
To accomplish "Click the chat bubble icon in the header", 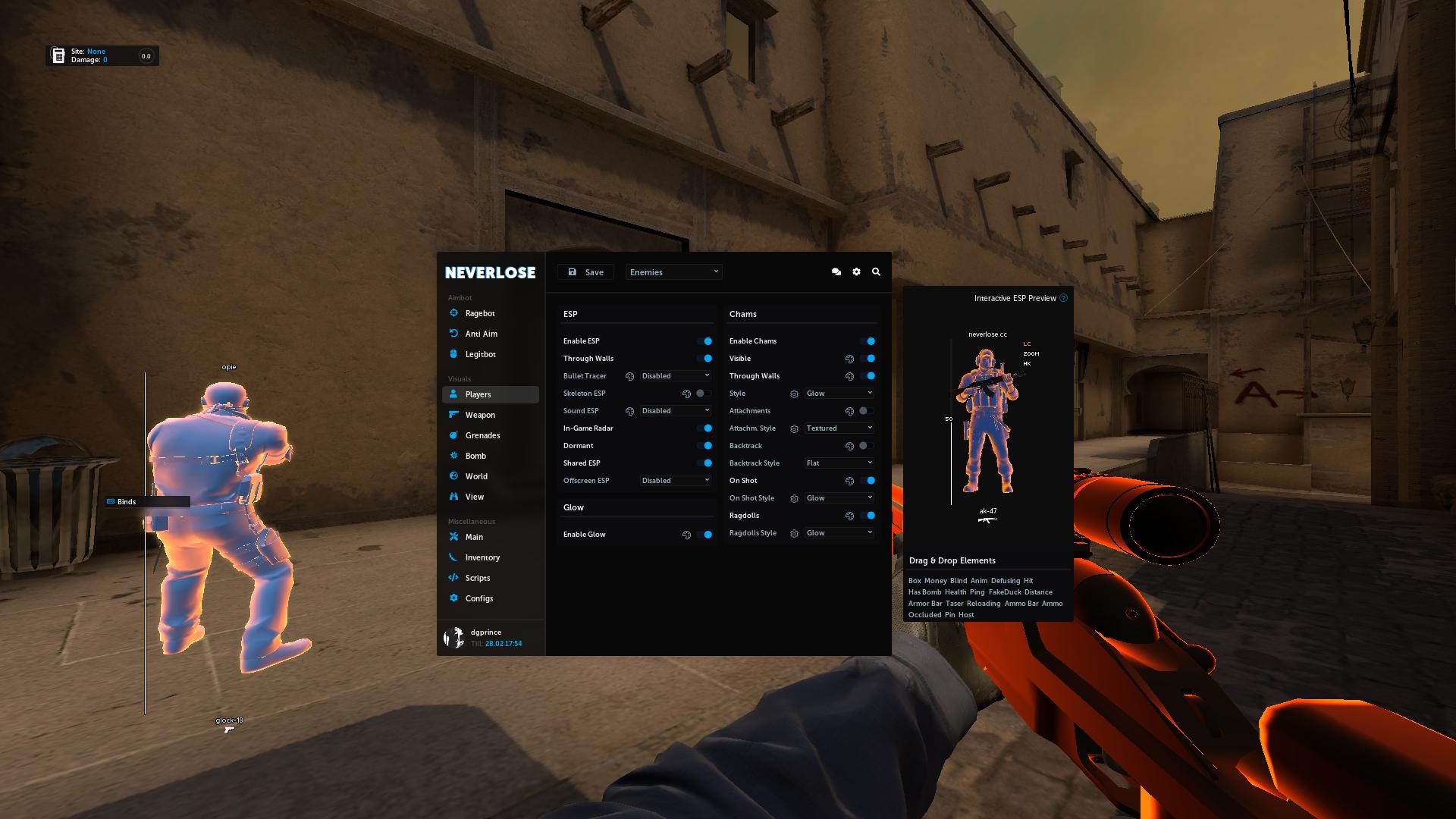I will [836, 271].
